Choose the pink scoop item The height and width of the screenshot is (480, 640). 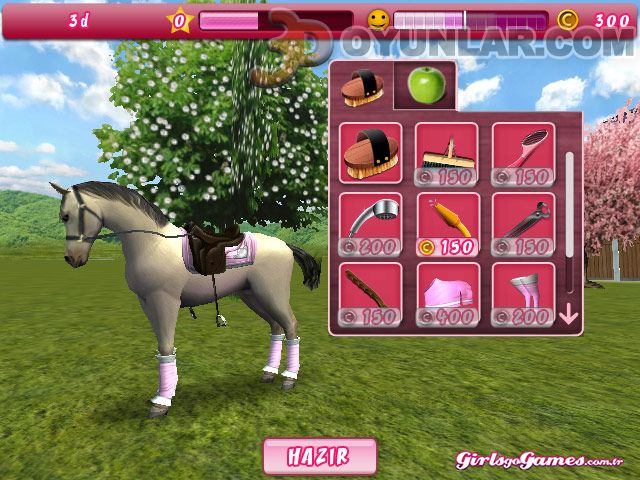523,153
